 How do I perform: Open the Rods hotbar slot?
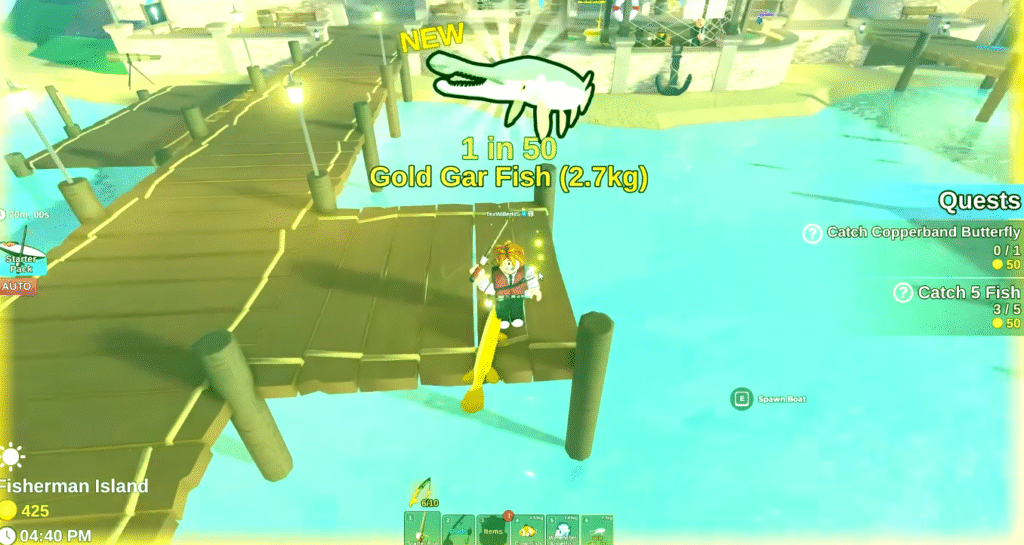pyautogui.click(x=458, y=529)
